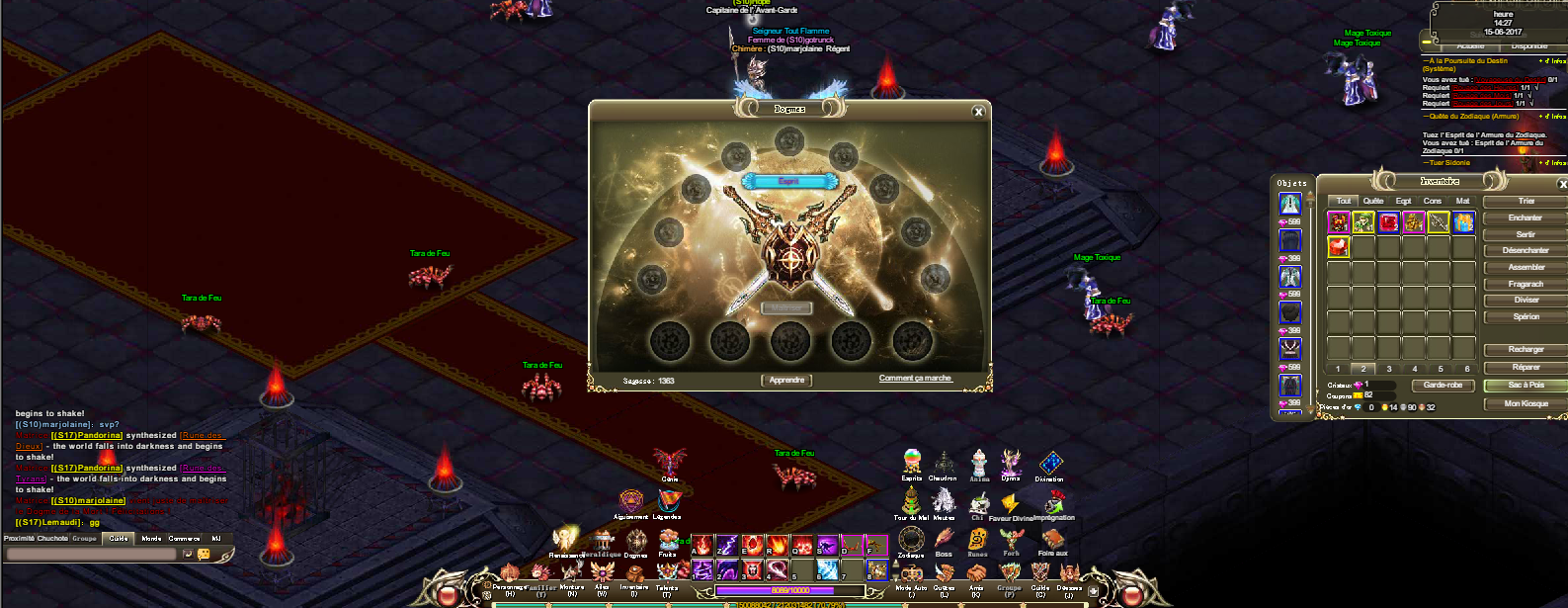Switch to the Quête inventory tab
Screen dimensions: 1568x608
[1373, 201]
